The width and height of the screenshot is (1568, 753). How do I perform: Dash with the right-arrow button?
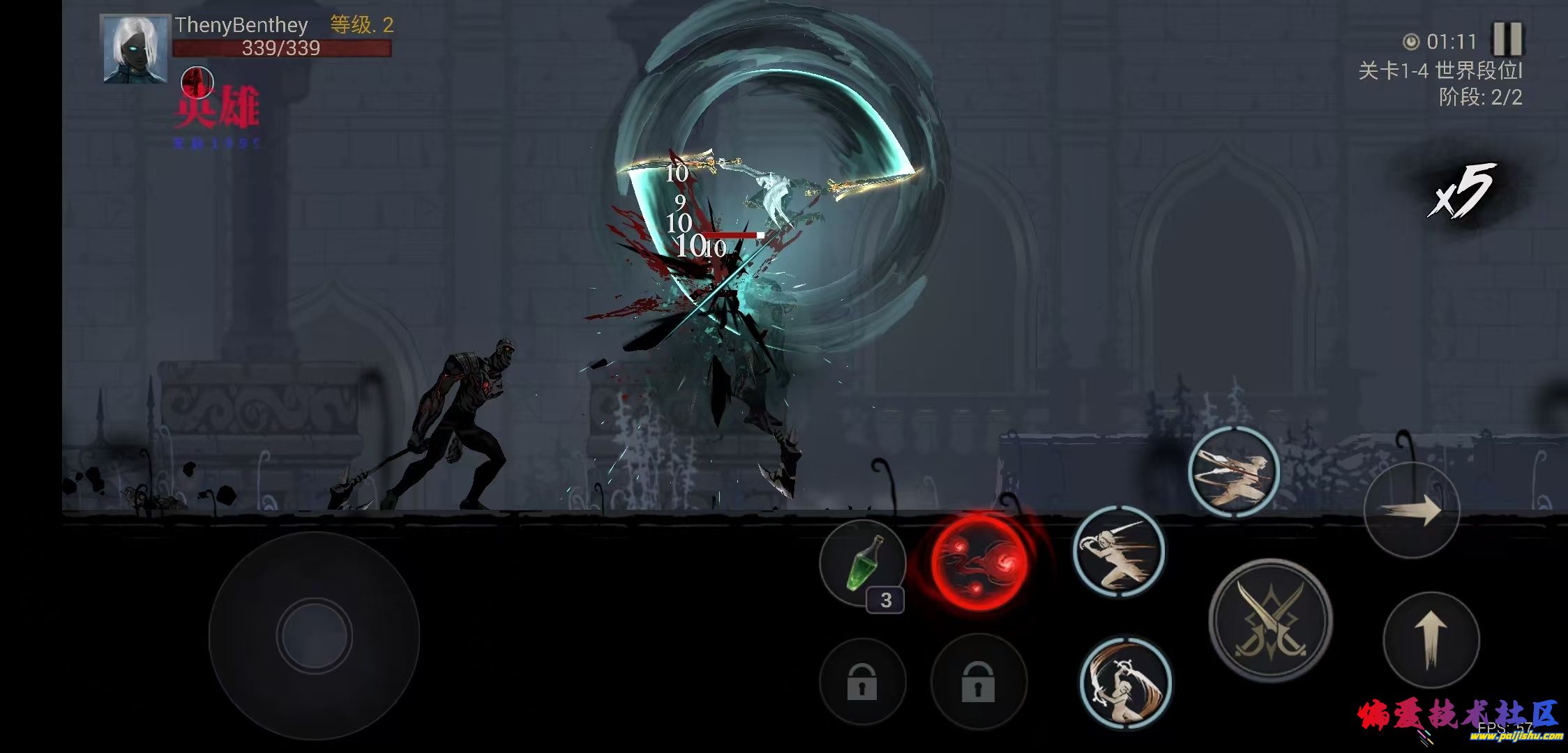tap(1412, 510)
